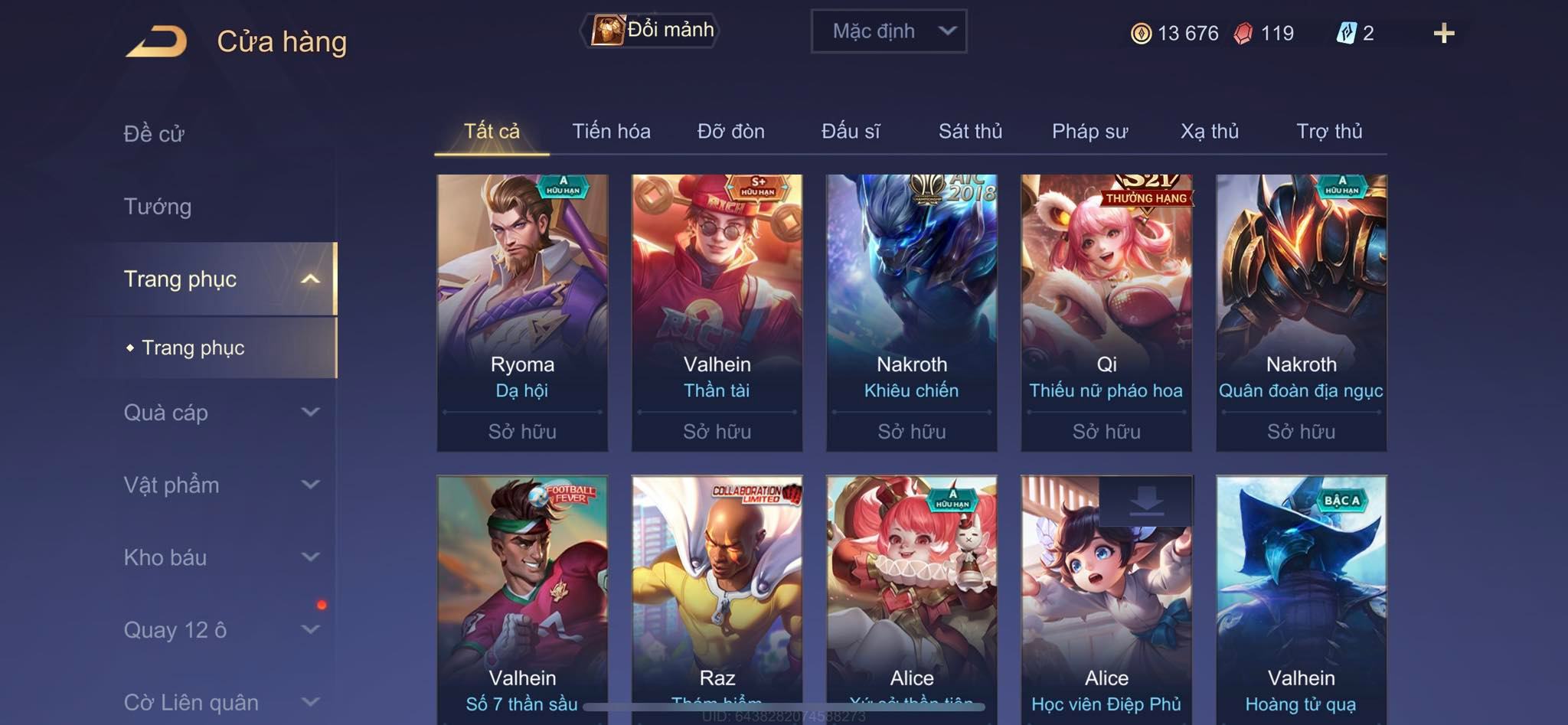
Task: Switch to the Tiến hóa tab
Action: point(611,132)
